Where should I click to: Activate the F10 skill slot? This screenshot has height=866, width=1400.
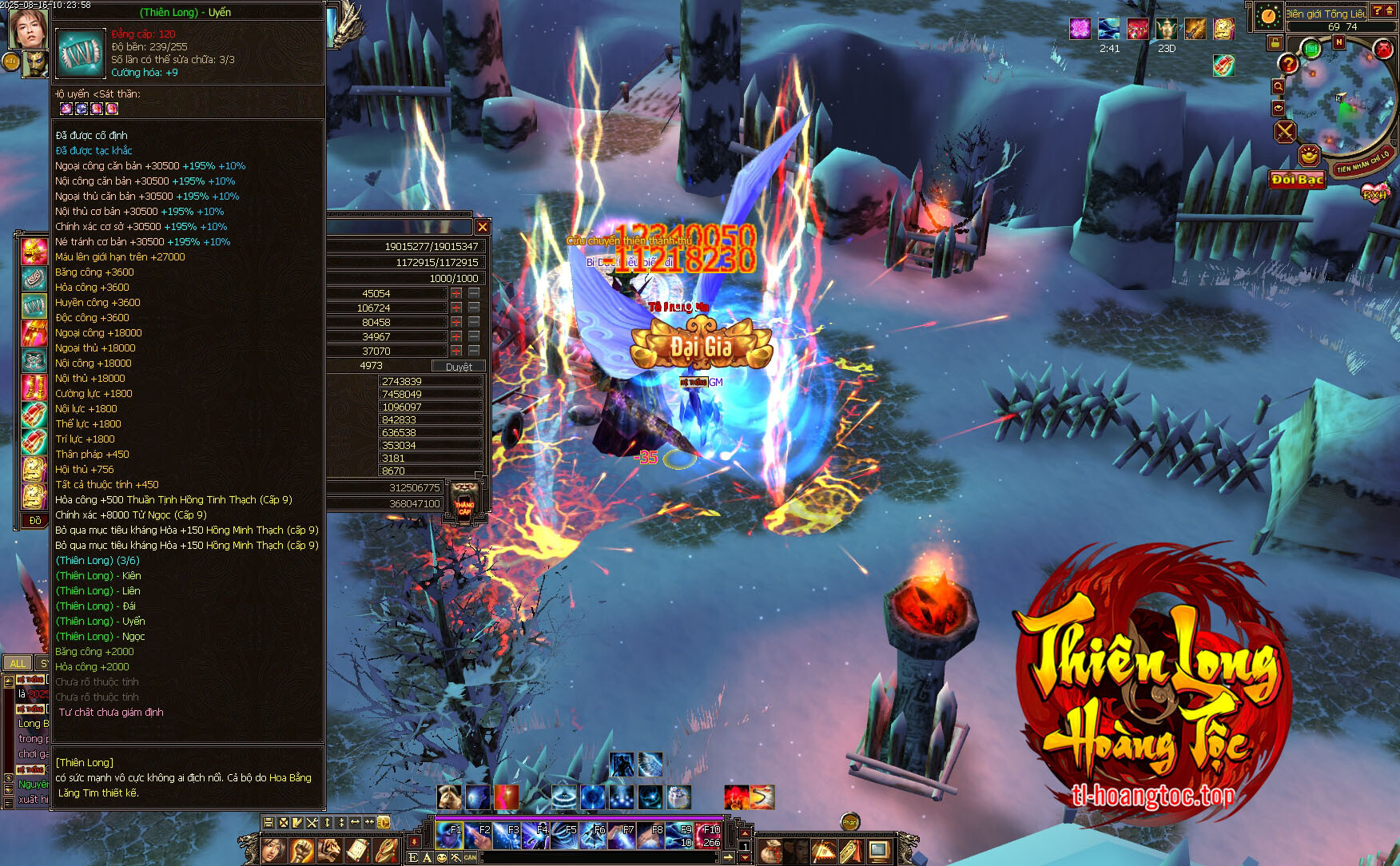tap(709, 836)
